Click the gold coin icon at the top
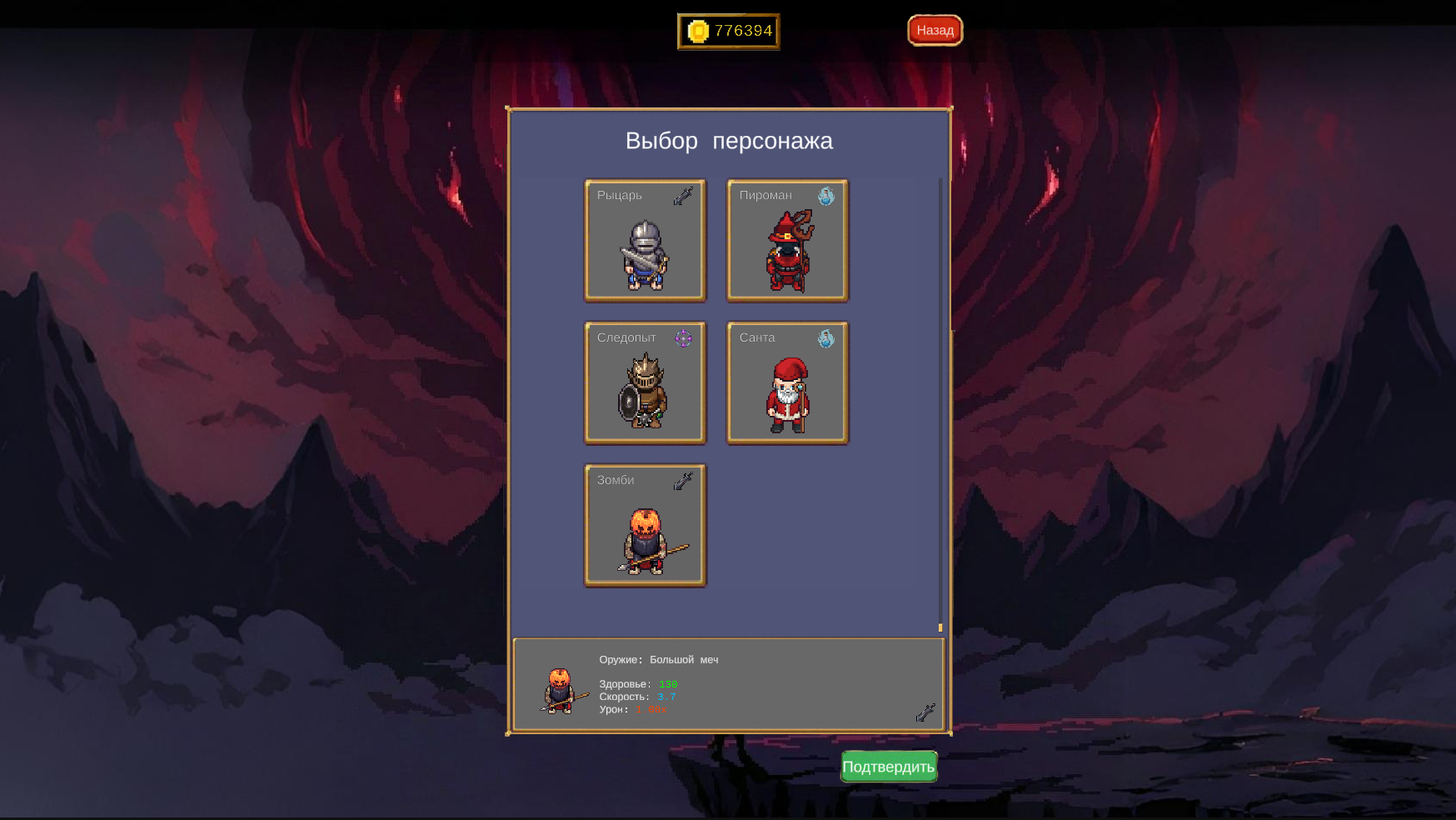This screenshot has height=820, width=1456. point(698,30)
